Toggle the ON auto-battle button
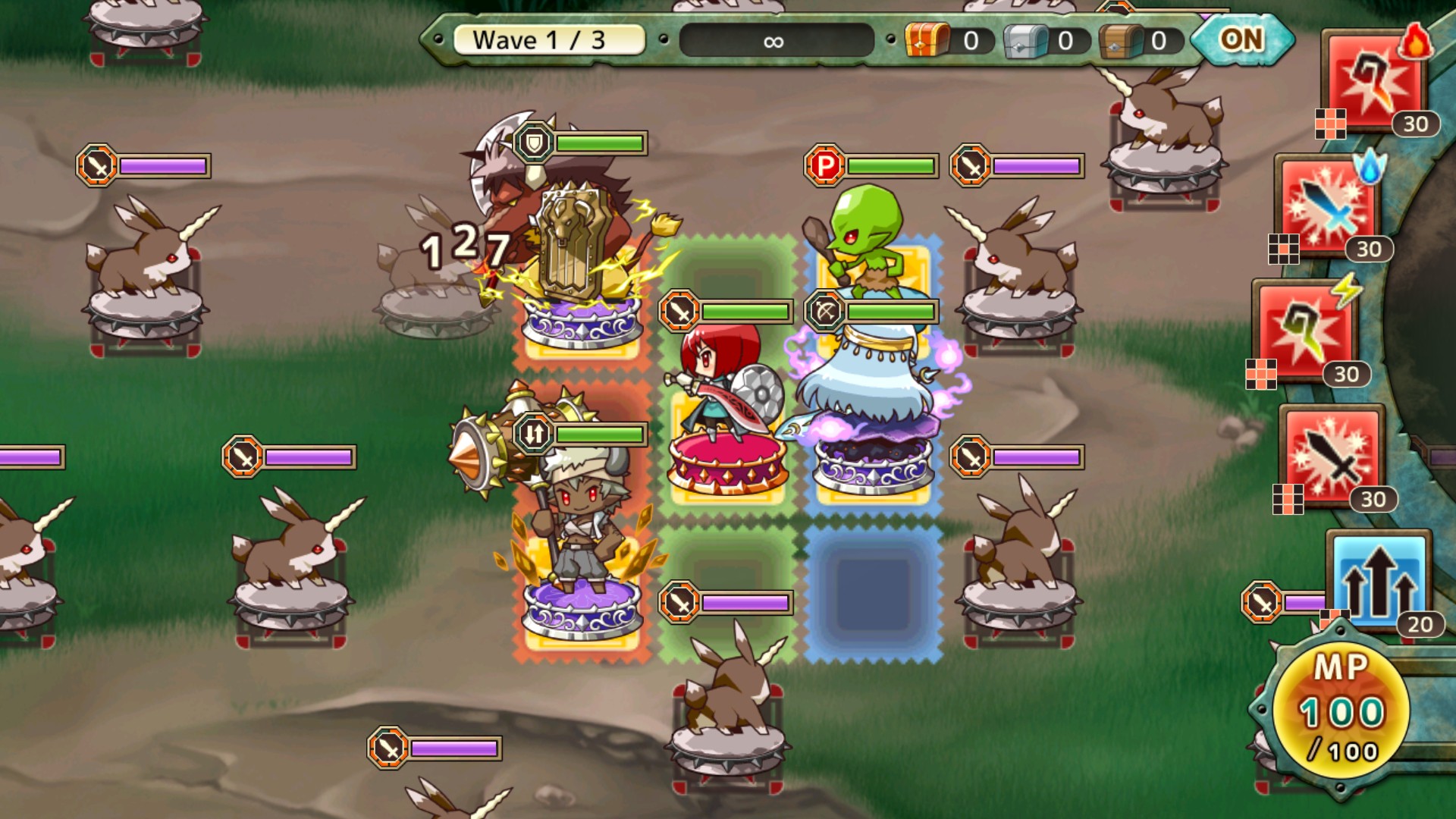1456x819 pixels. [x=1241, y=39]
